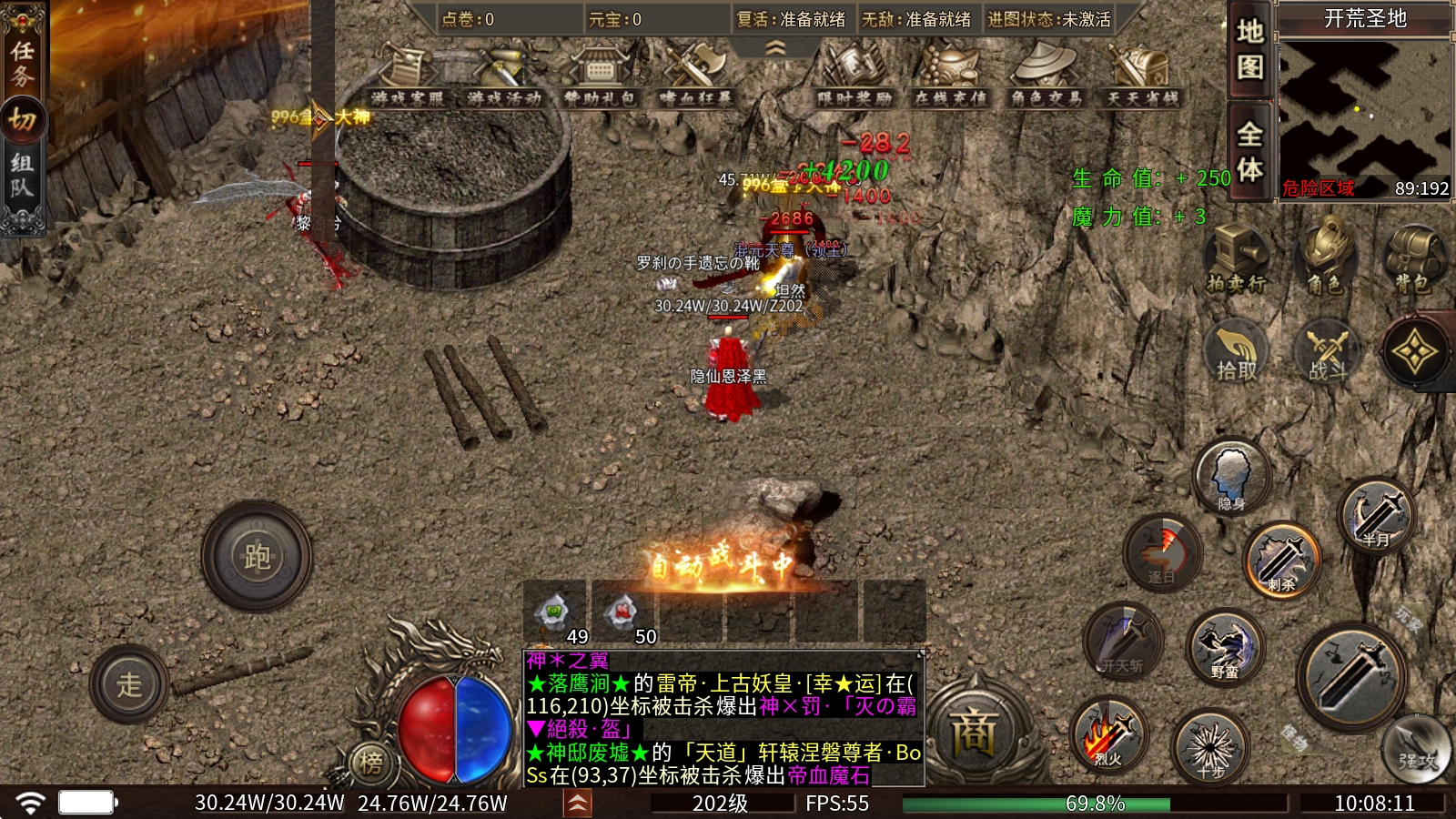Open the 任务 quest tab
The image size is (1456, 819).
point(22,62)
